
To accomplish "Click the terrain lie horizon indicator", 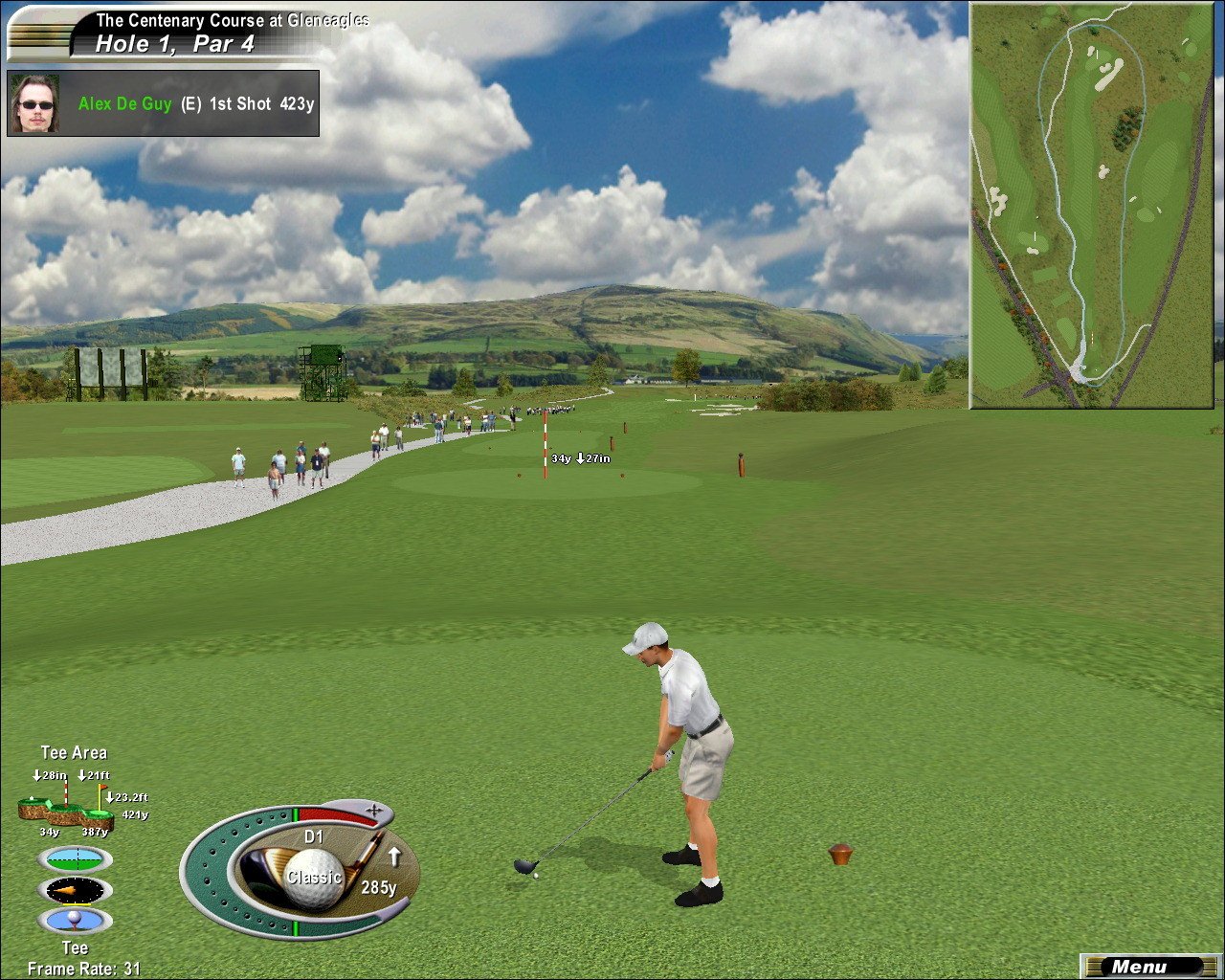I will (x=75, y=858).
